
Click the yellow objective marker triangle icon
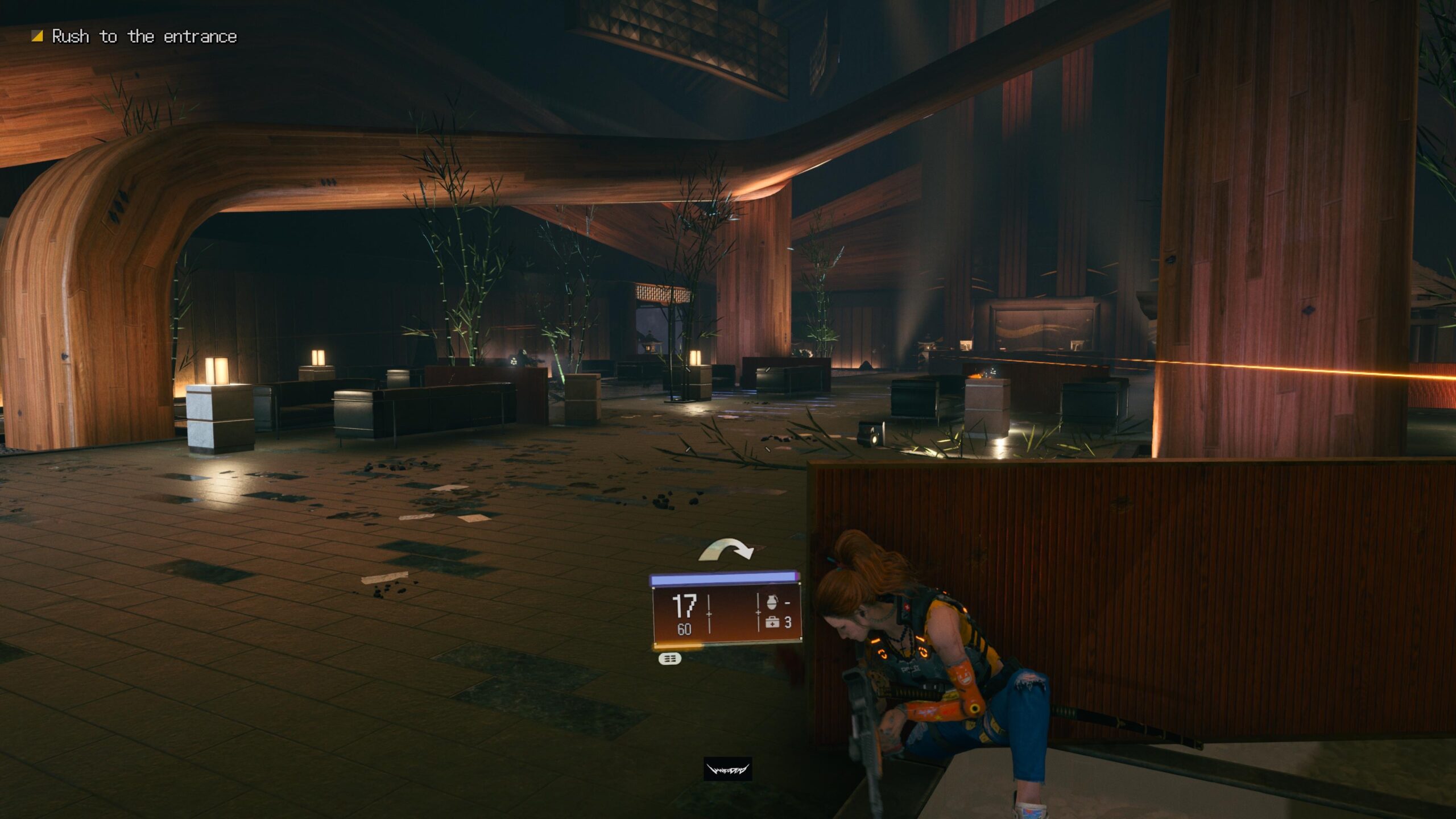[x=36, y=36]
